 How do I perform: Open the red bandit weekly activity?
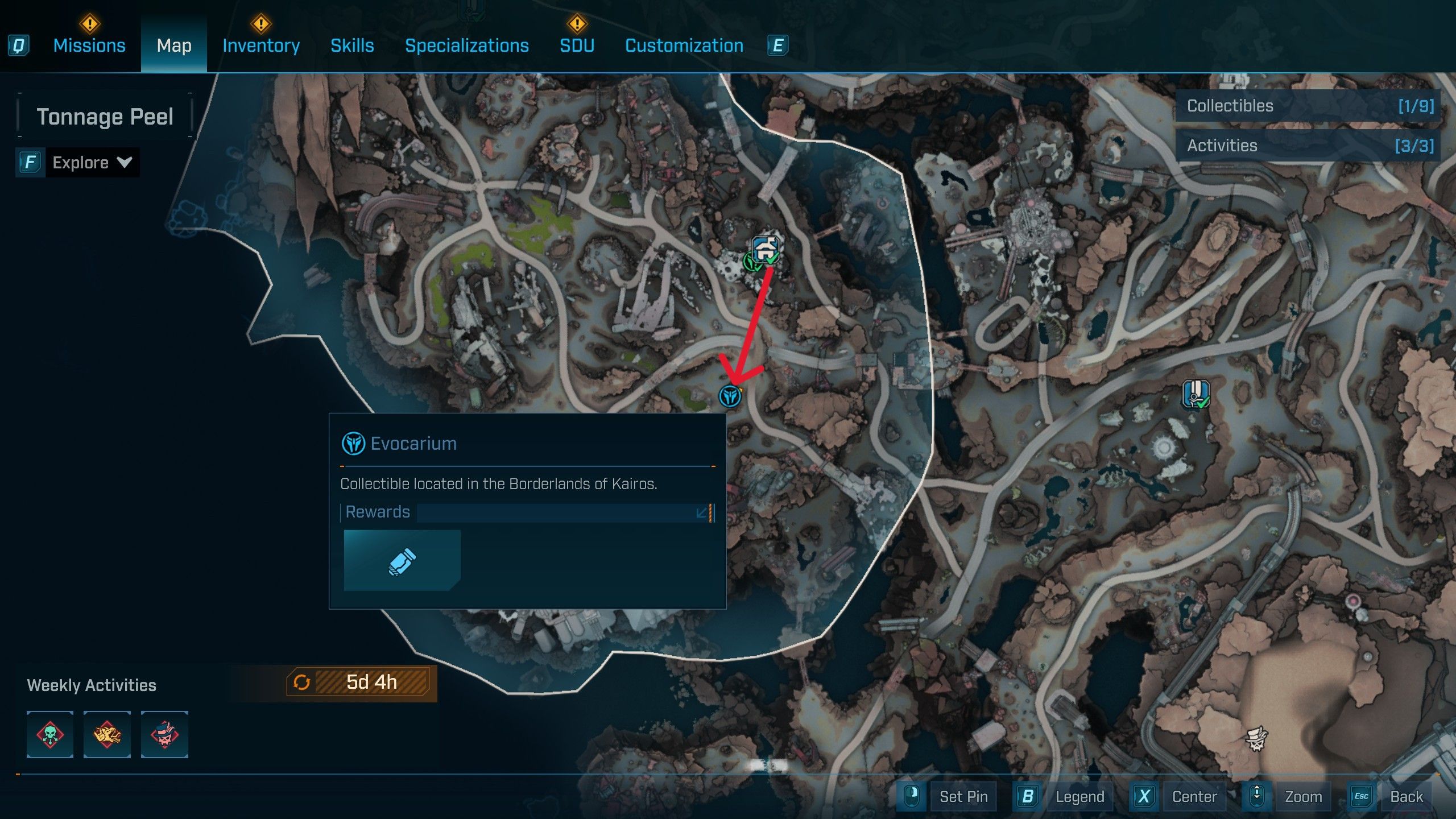tap(164, 734)
